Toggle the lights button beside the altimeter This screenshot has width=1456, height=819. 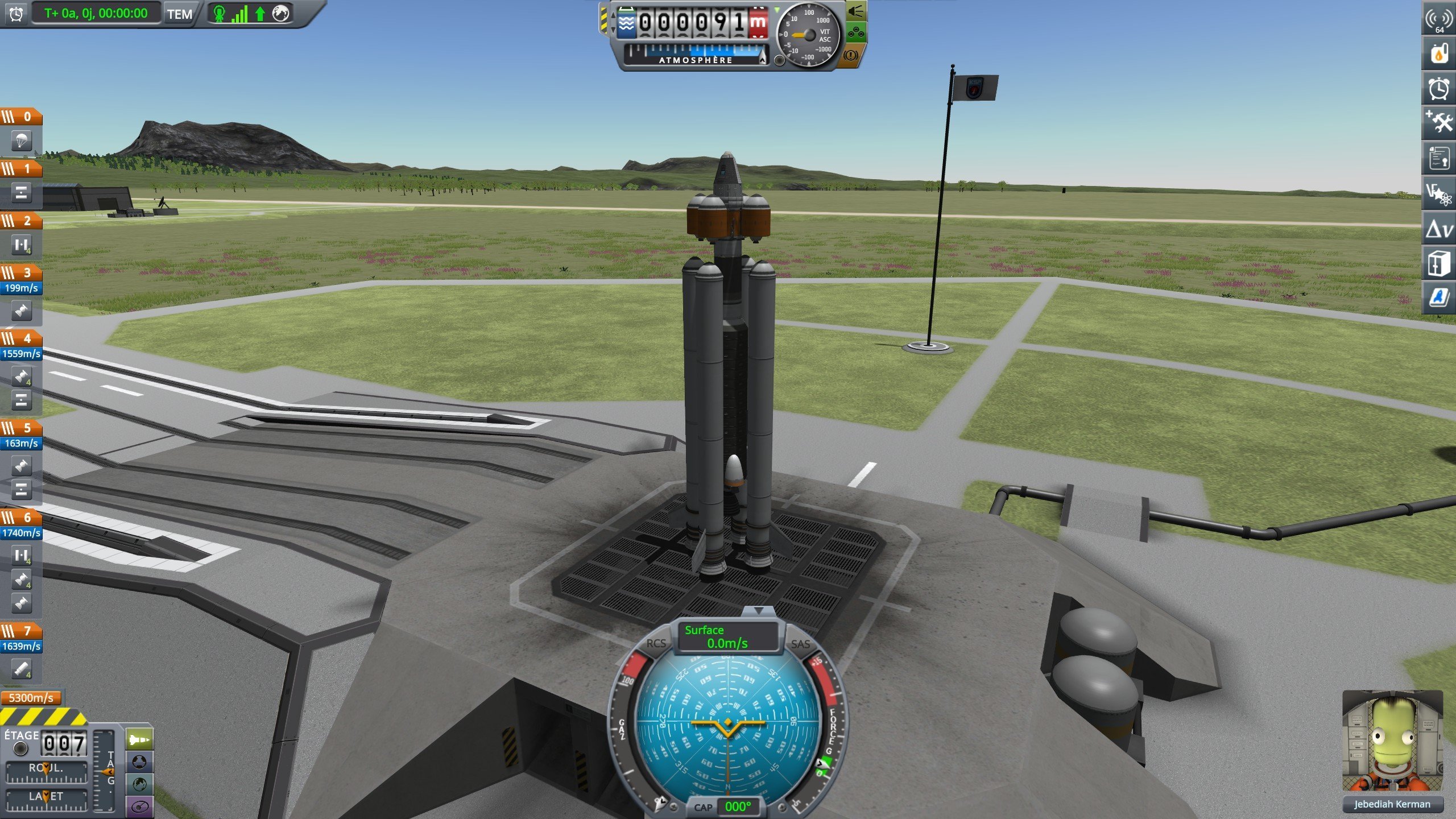pos(855,11)
